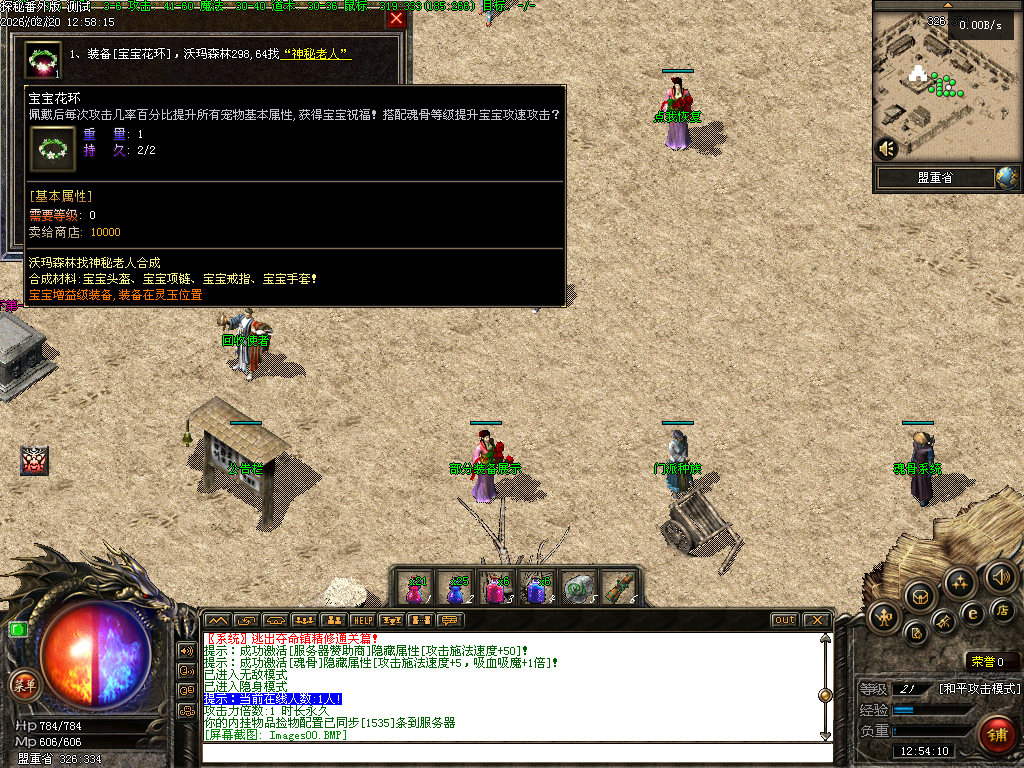
Task: Open the 店 shop round button
Action: tap(1003, 609)
